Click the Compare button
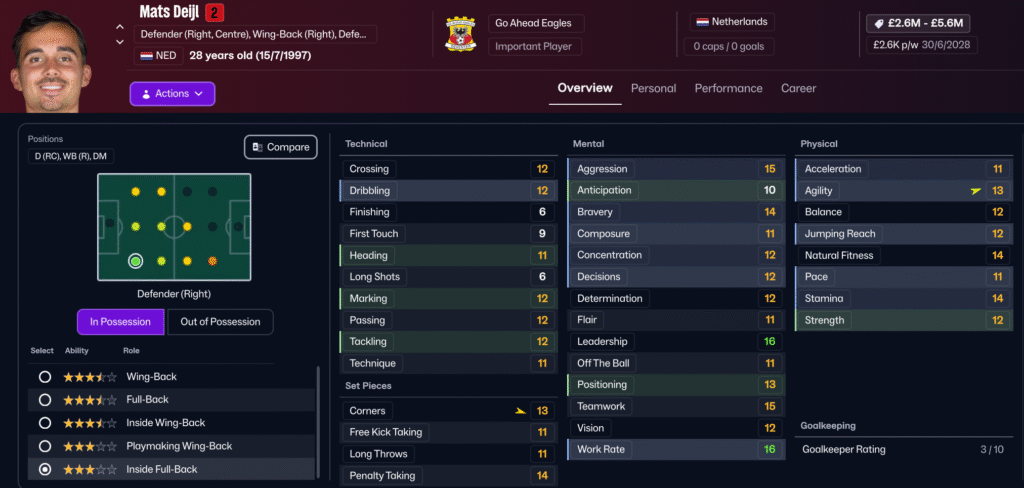The image size is (1024, 488). tap(281, 147)
